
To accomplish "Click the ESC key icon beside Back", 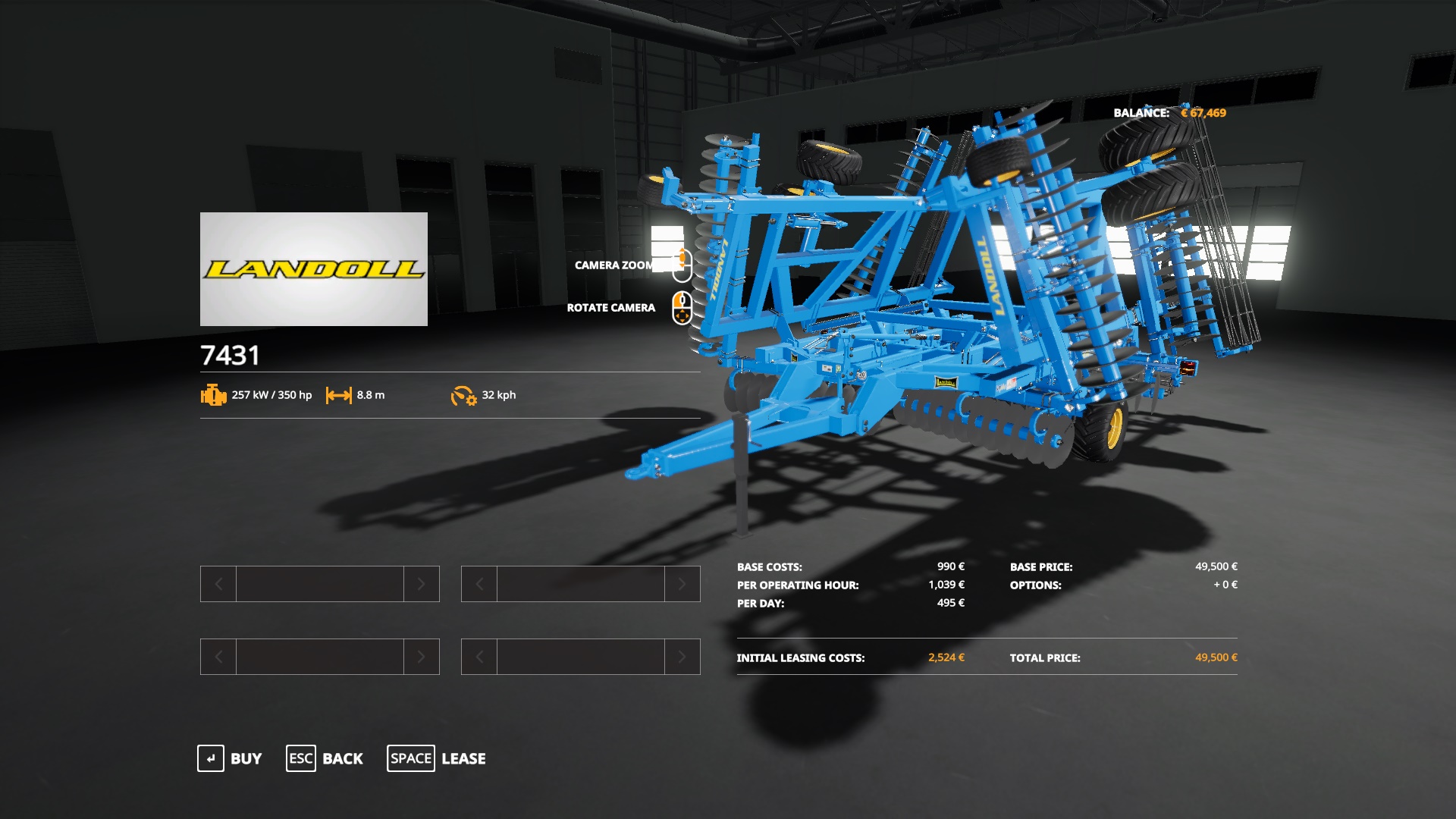I will (x=300, y=758).
